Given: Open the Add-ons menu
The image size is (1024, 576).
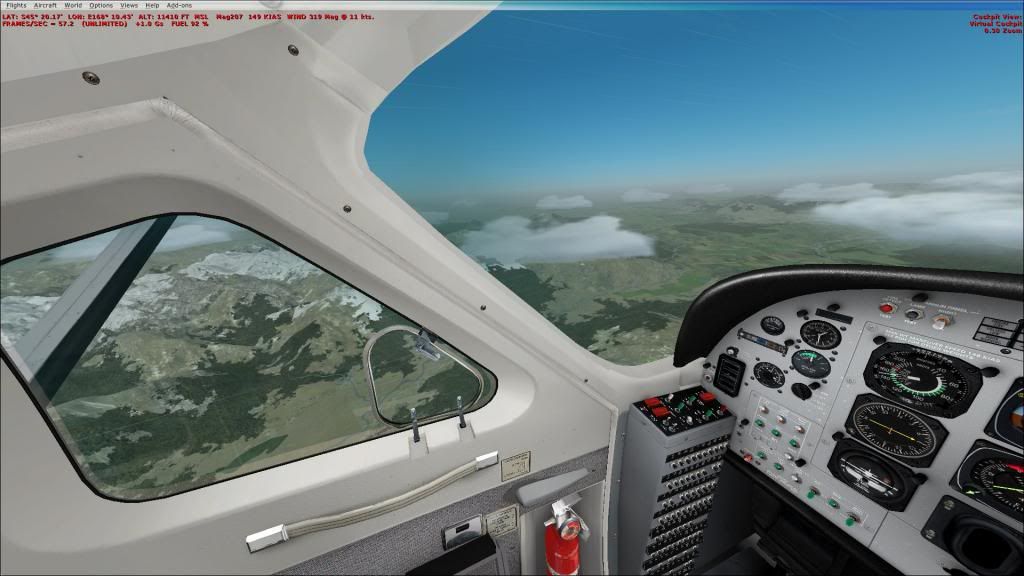Looking at the screenshot, I should (179, 6).
